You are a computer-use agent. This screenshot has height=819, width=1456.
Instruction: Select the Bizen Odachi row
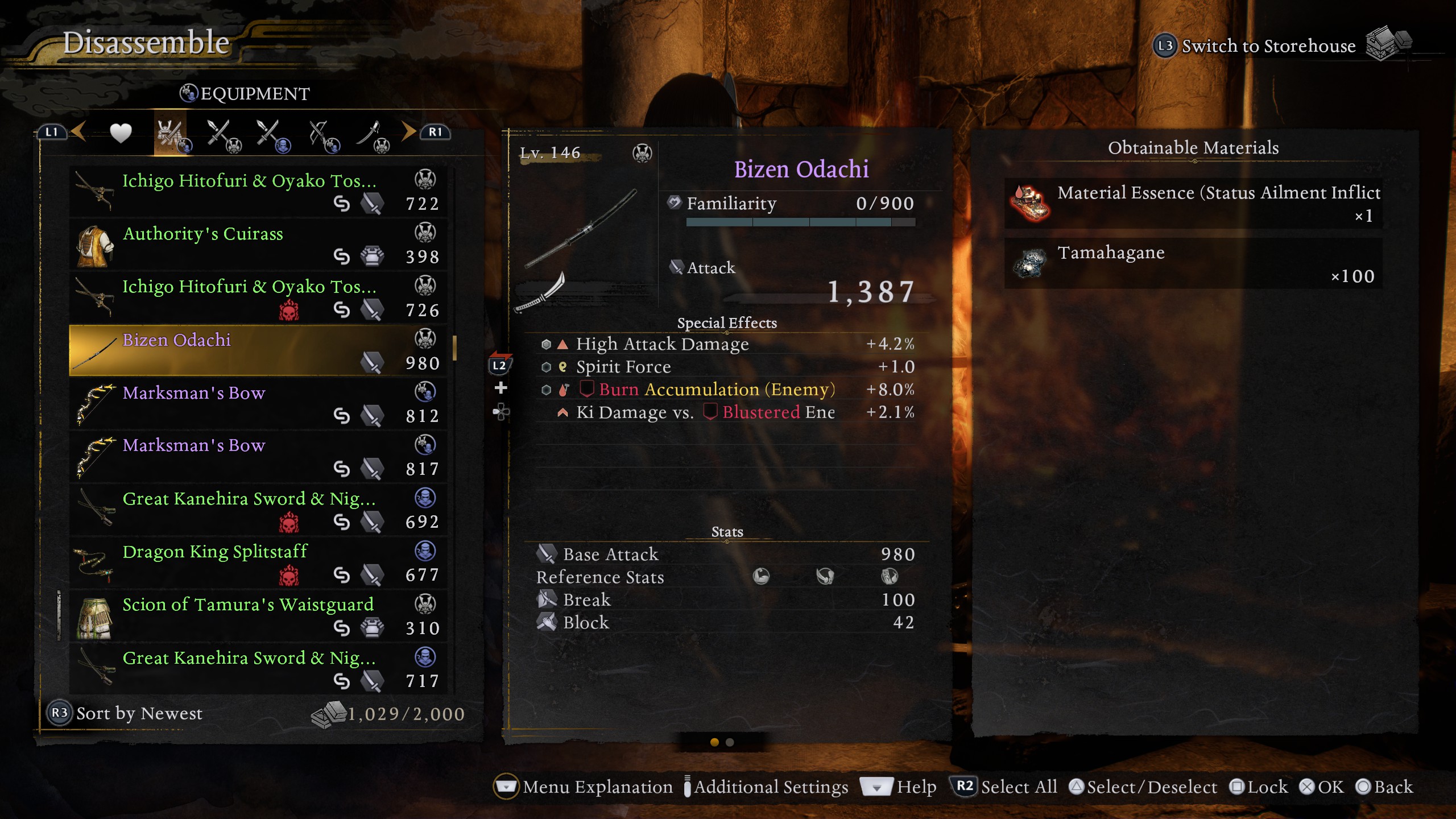click(257, 351)
